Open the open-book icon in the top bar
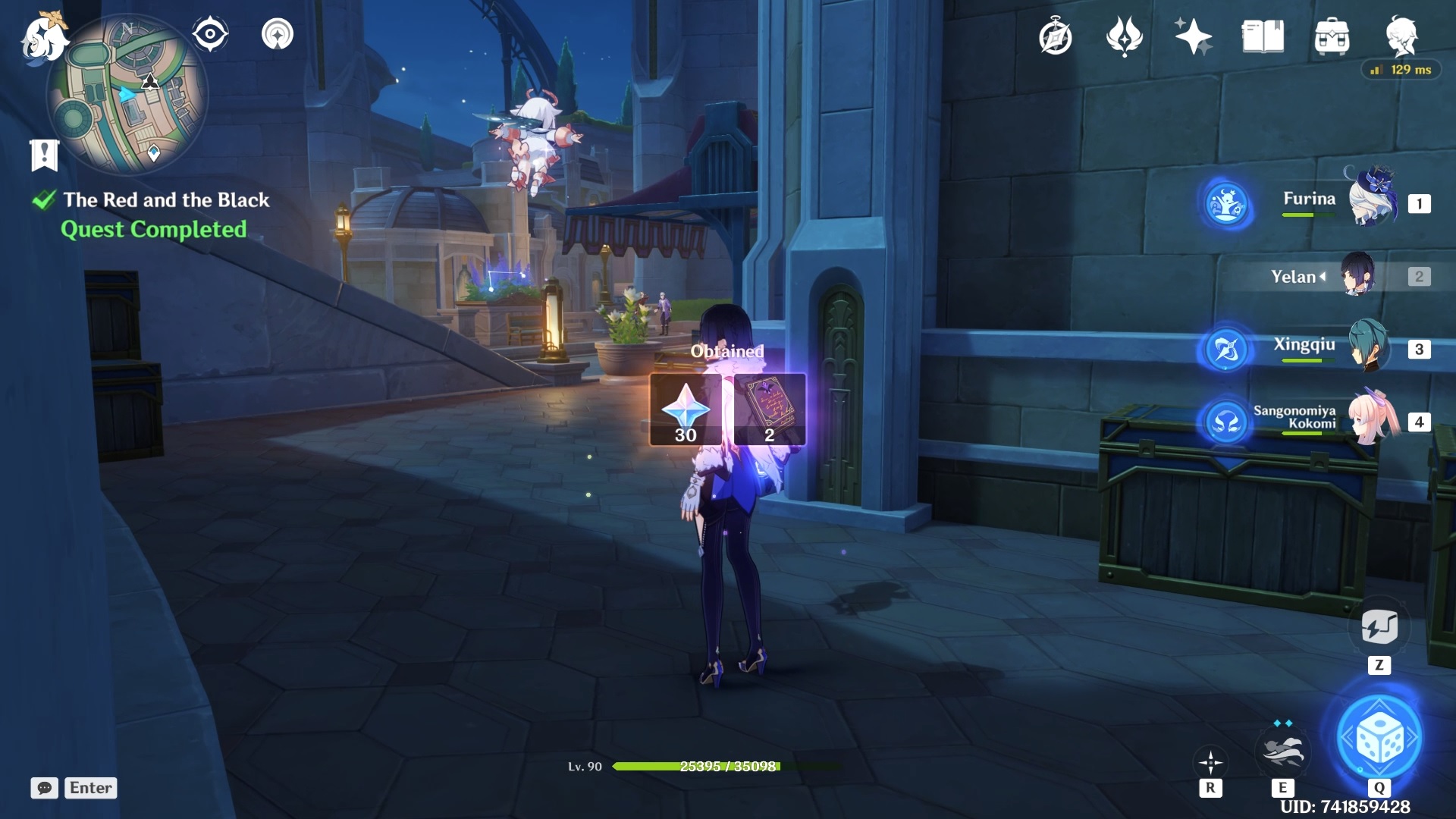 (x=1263, y=36)
